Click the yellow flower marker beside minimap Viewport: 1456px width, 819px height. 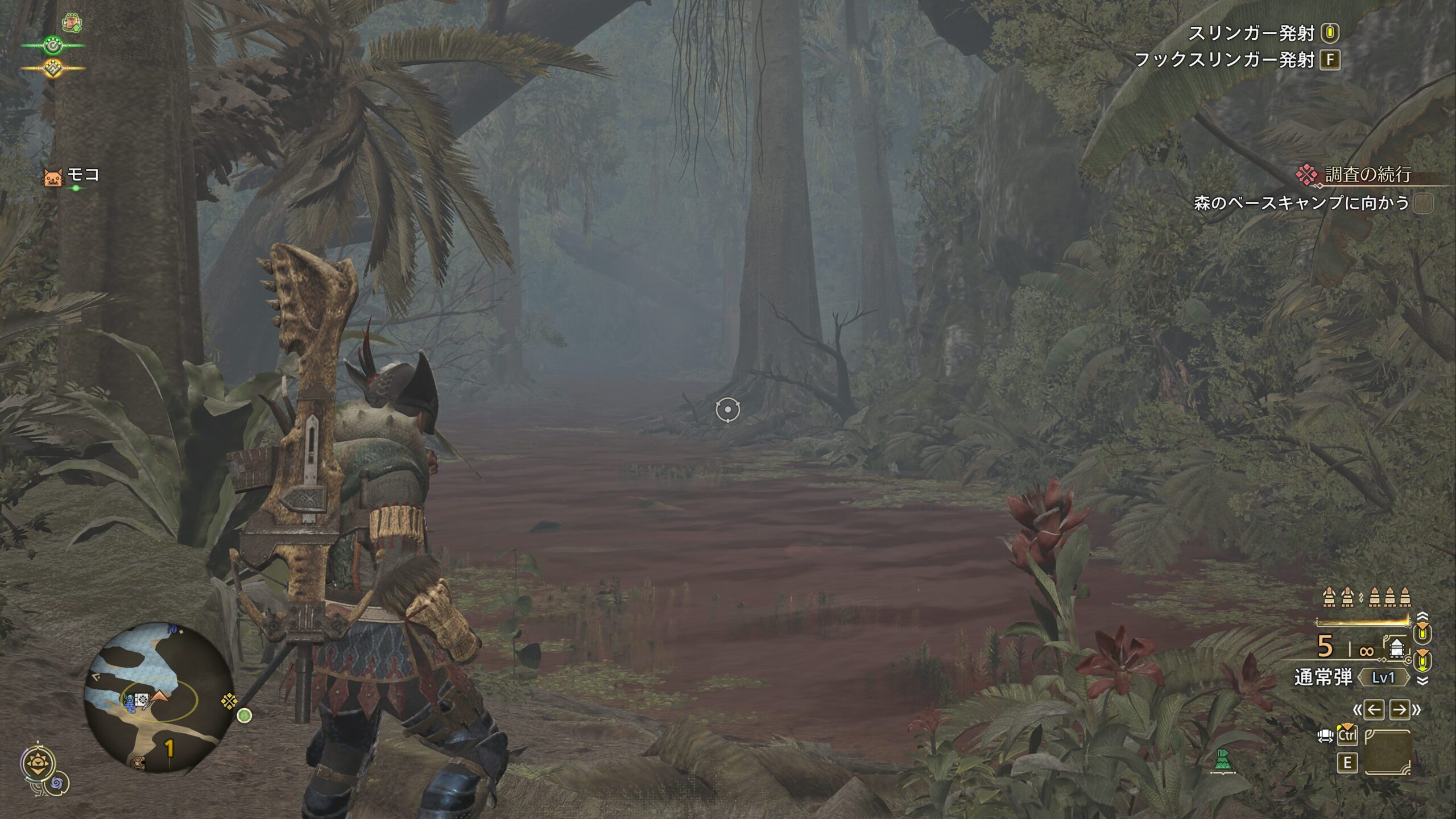click(x=229, y=701)
